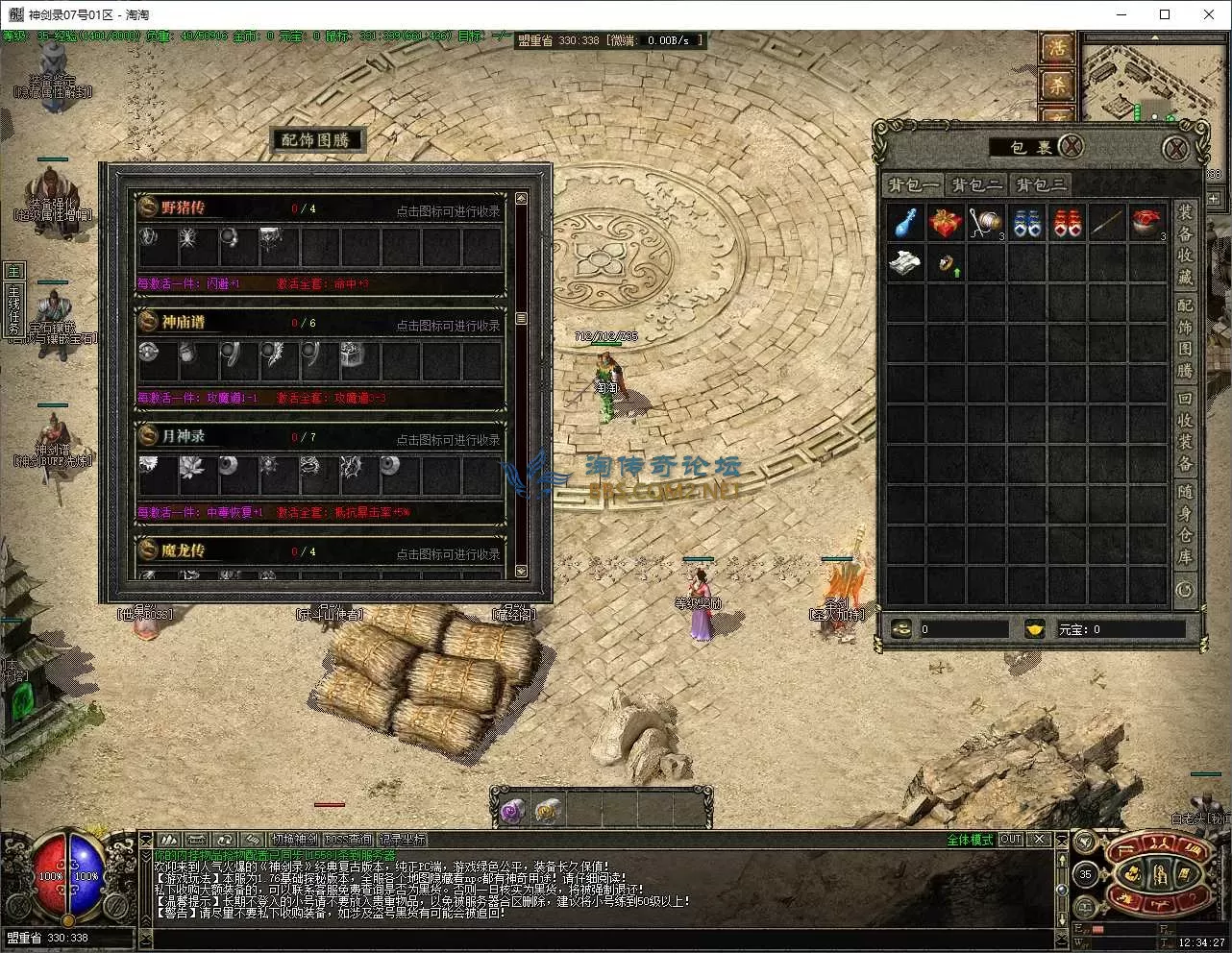Click the 神庙谱 collection set icon
Screen dimensions: 1232x953
(148, 321)
